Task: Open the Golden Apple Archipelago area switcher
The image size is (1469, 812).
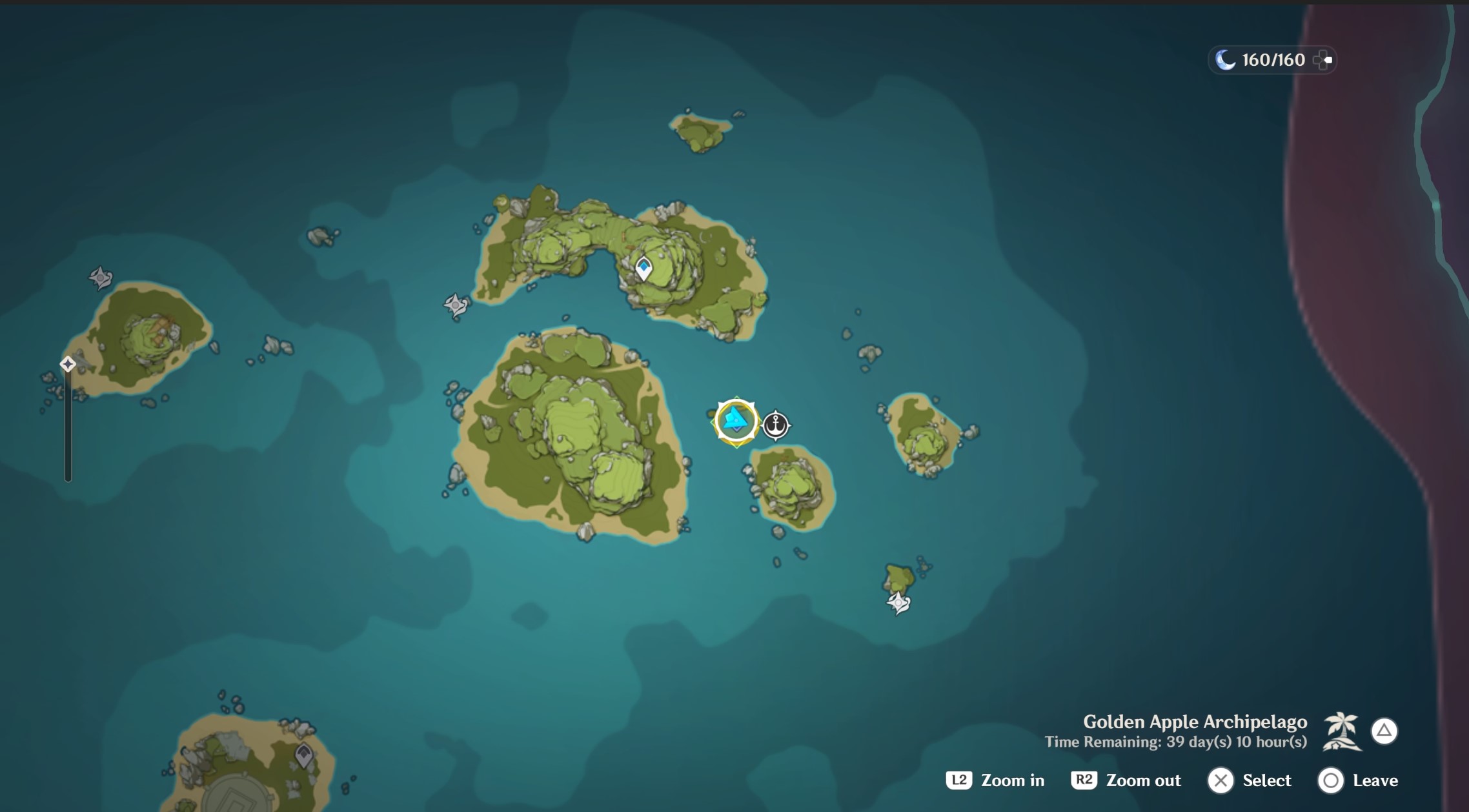Action: point(1384,731)
